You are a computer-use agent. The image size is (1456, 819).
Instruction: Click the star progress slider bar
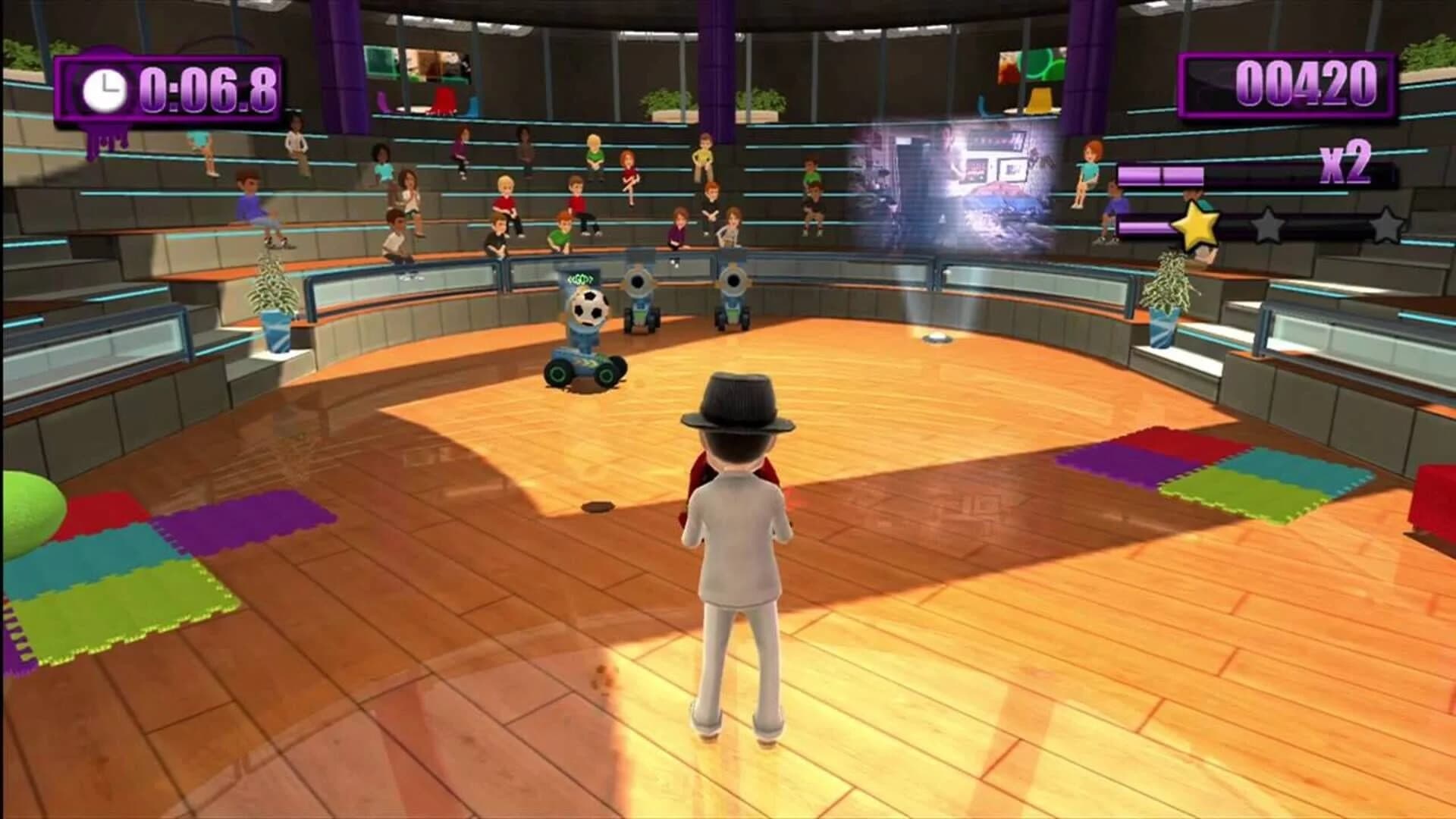[1319, 227]
